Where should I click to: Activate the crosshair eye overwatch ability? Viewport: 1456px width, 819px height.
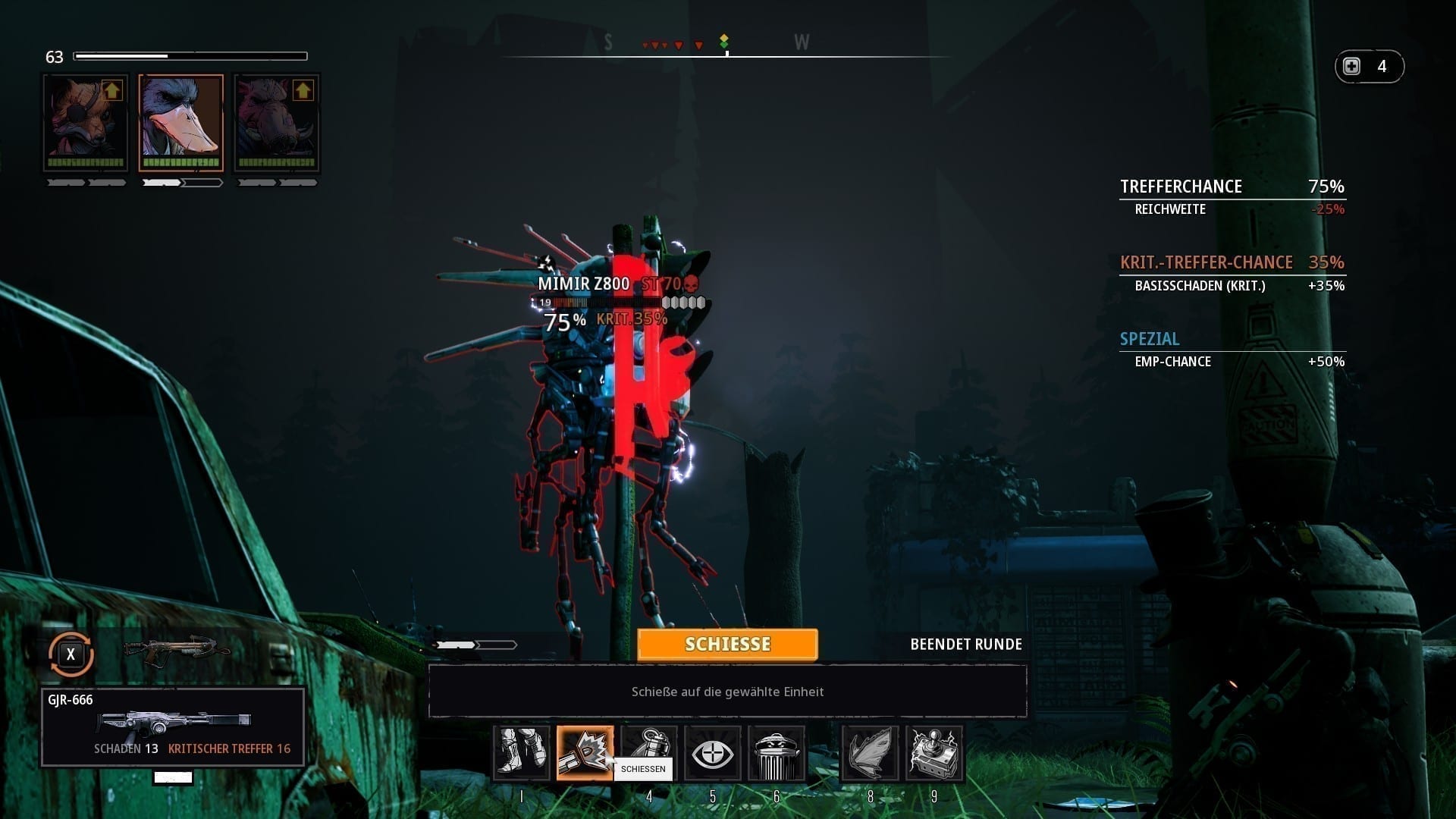coord(713,753)
